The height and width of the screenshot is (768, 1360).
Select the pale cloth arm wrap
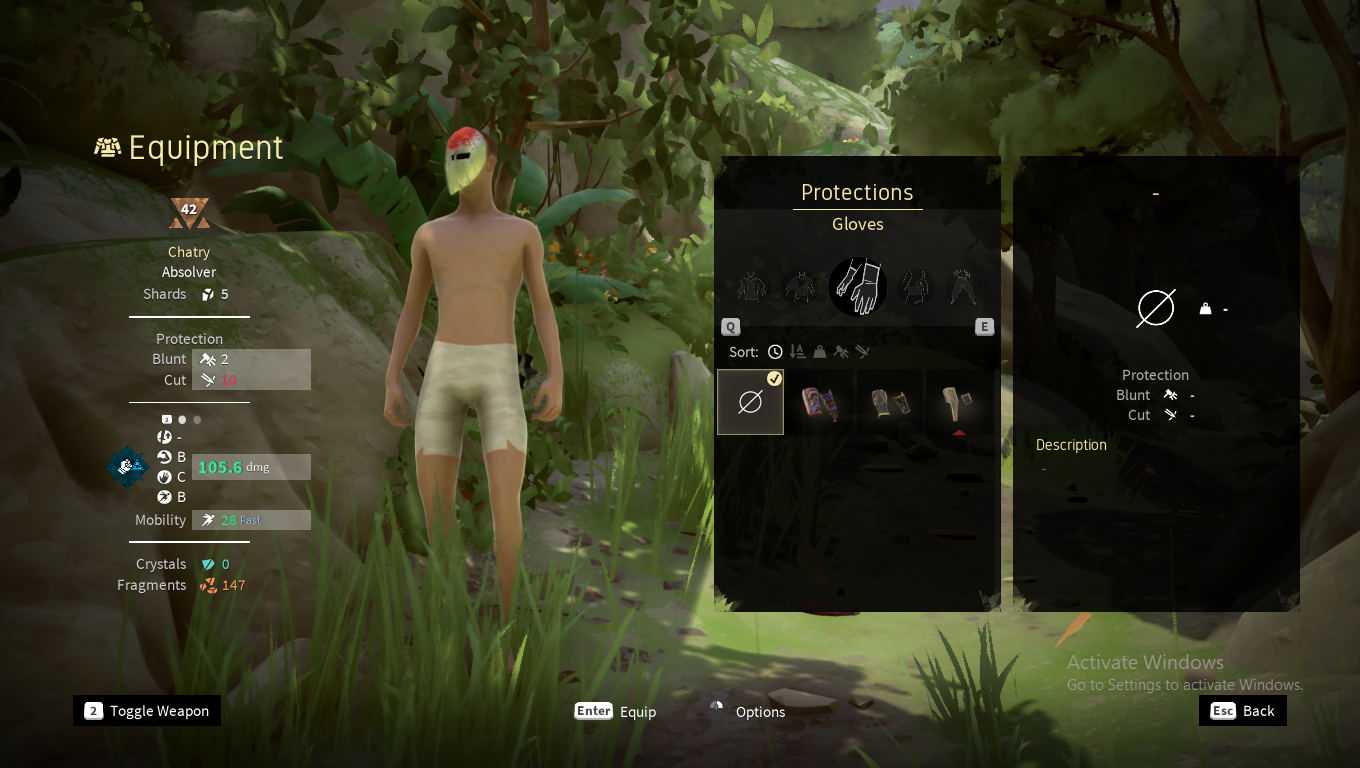pyautogui.click(x=958, y=402)
